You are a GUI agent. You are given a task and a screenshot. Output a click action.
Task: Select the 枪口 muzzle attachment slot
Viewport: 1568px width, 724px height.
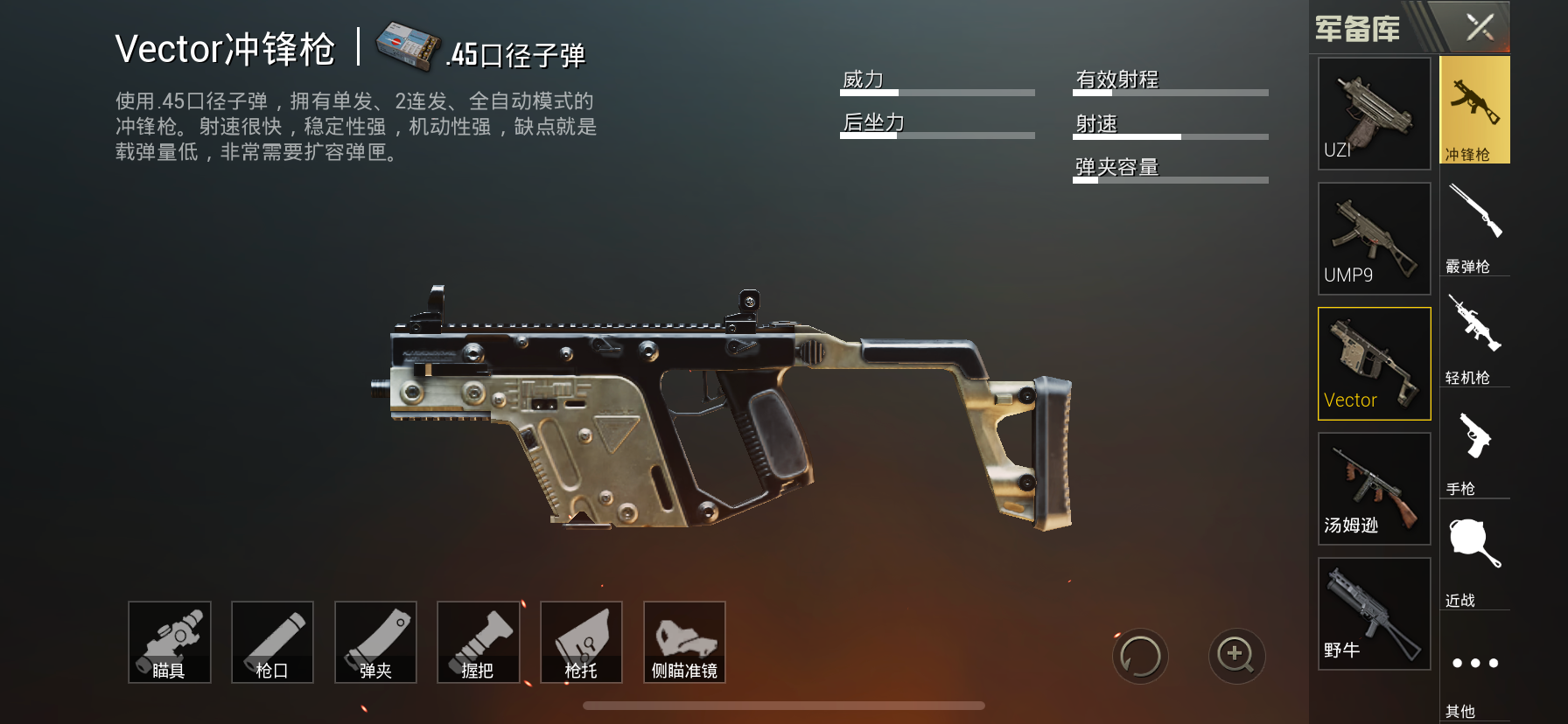click(x=272, y=642)
